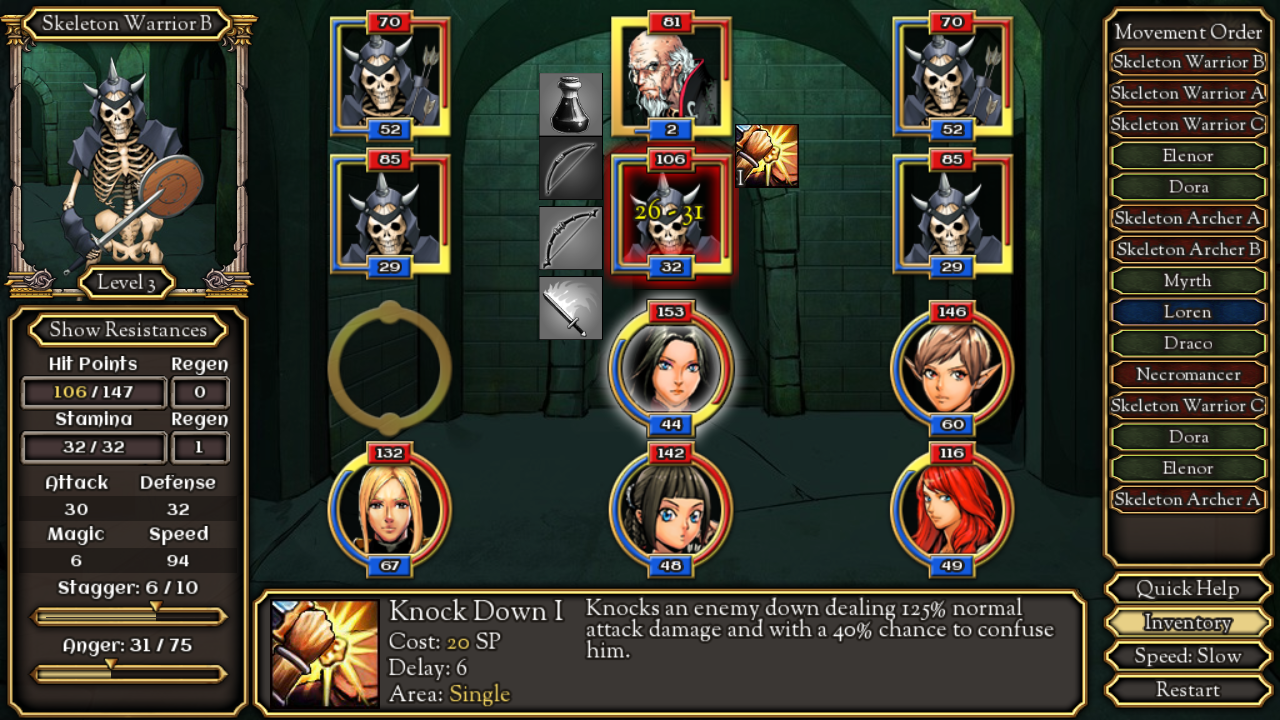Image resolution: width=1280 pixels, height=720 pixels.
Task: Select the elf-eared hero with 146 HP
Action: (952, 368)
